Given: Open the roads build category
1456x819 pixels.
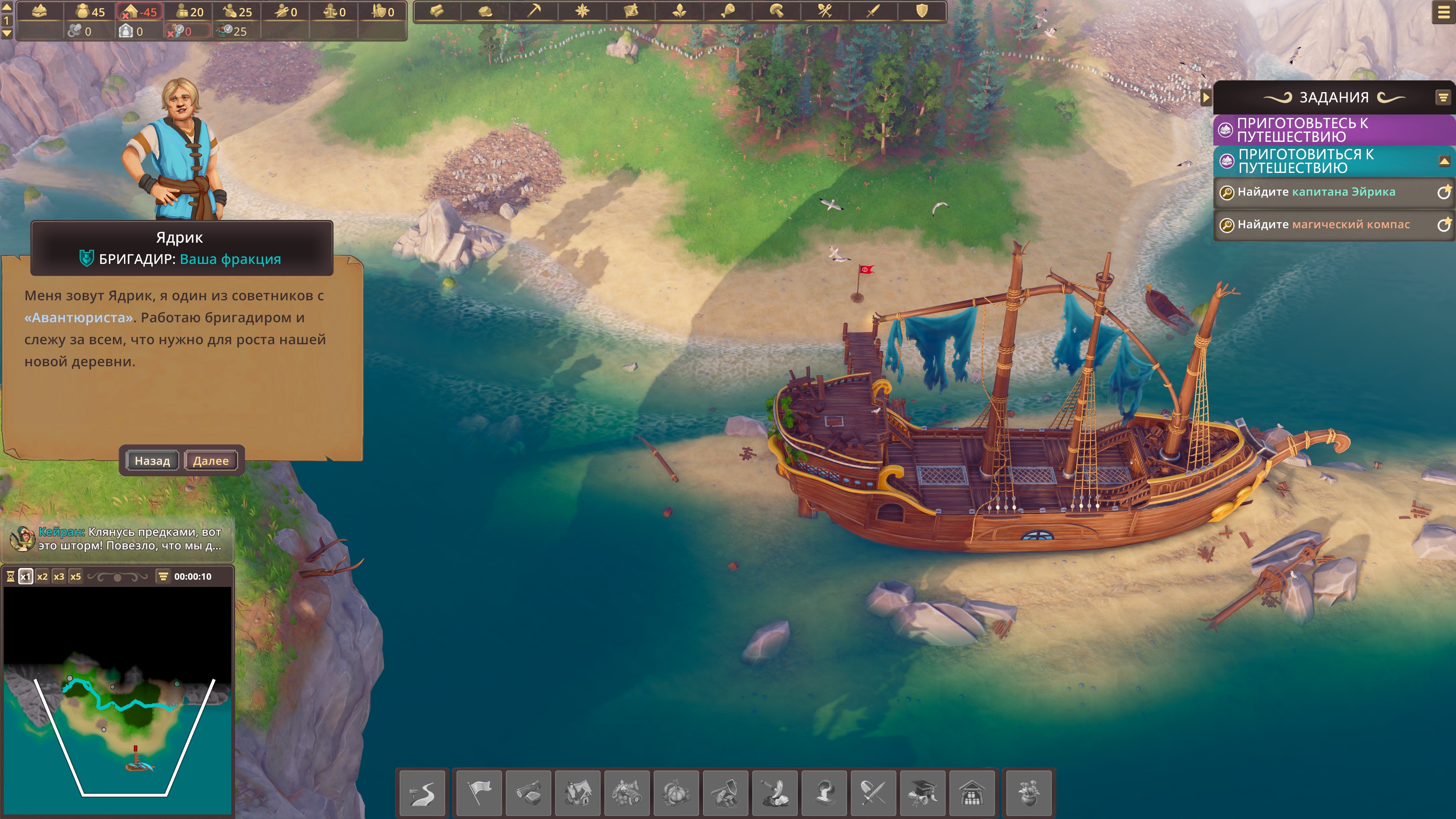Looking at the screenshot, I should coord(422,792).
